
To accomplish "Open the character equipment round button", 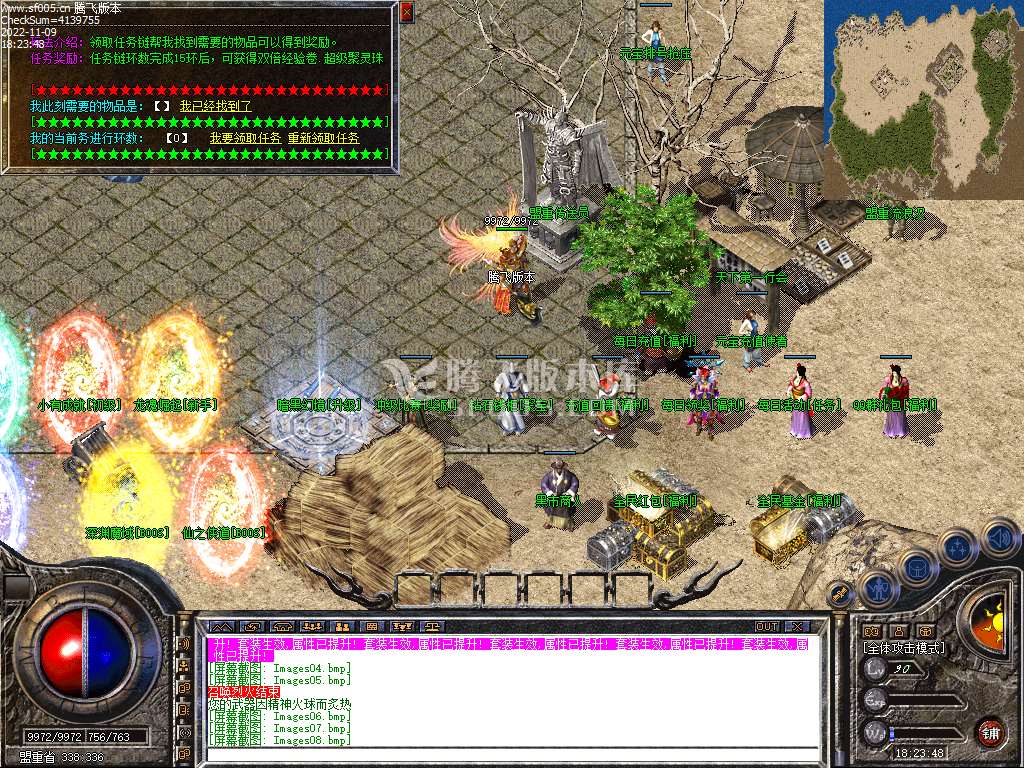I will point(877,587).
